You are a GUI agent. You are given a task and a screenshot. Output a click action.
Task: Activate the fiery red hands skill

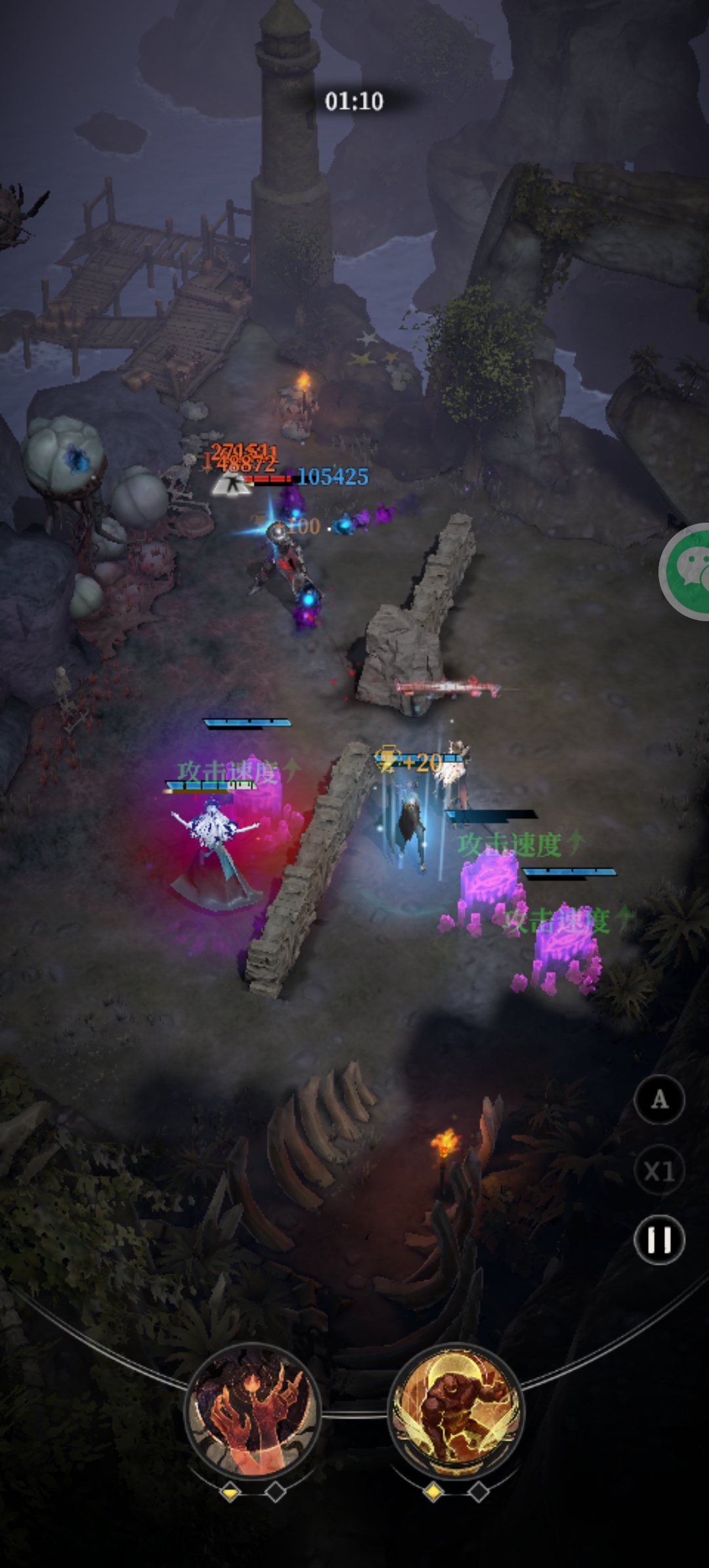click(253, 1410)
